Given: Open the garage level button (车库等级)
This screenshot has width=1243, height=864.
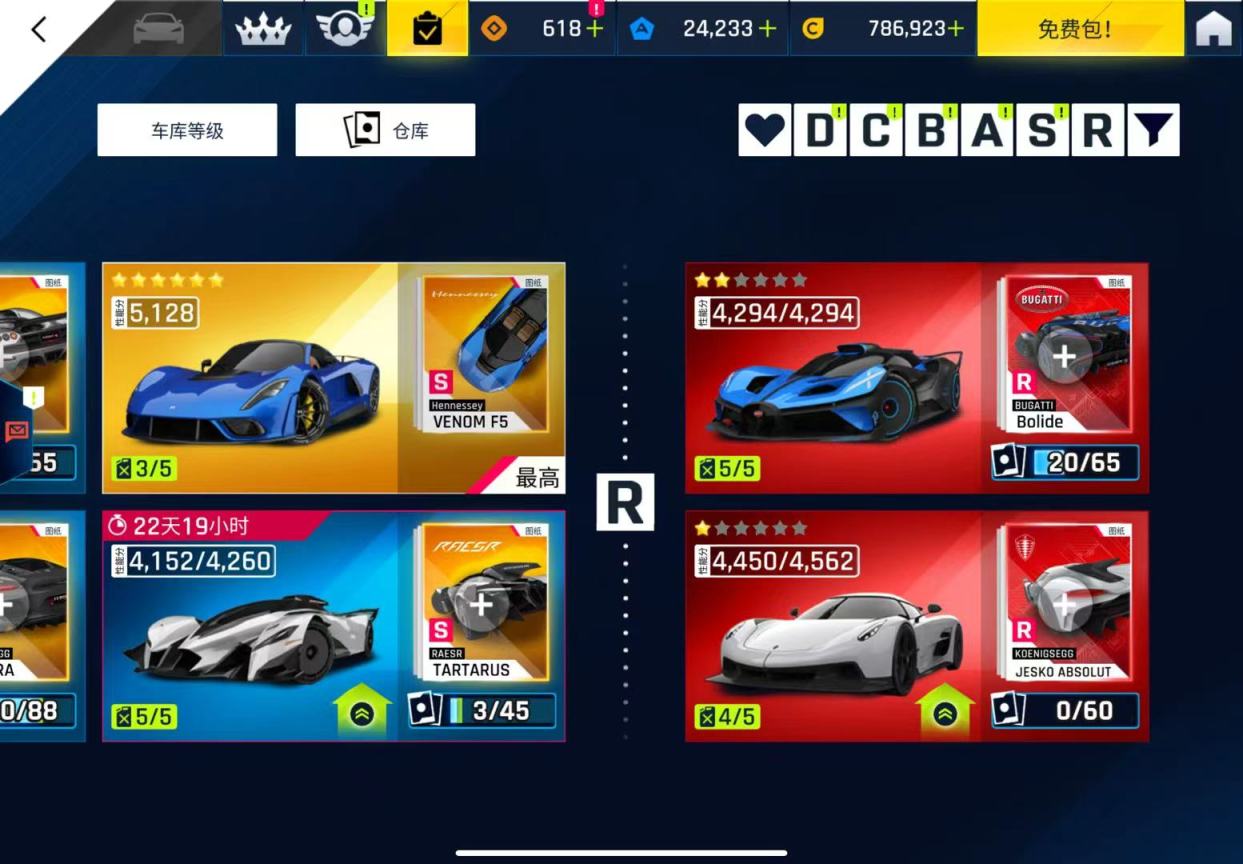Looking at the screenshot, I should pos(187,130).
